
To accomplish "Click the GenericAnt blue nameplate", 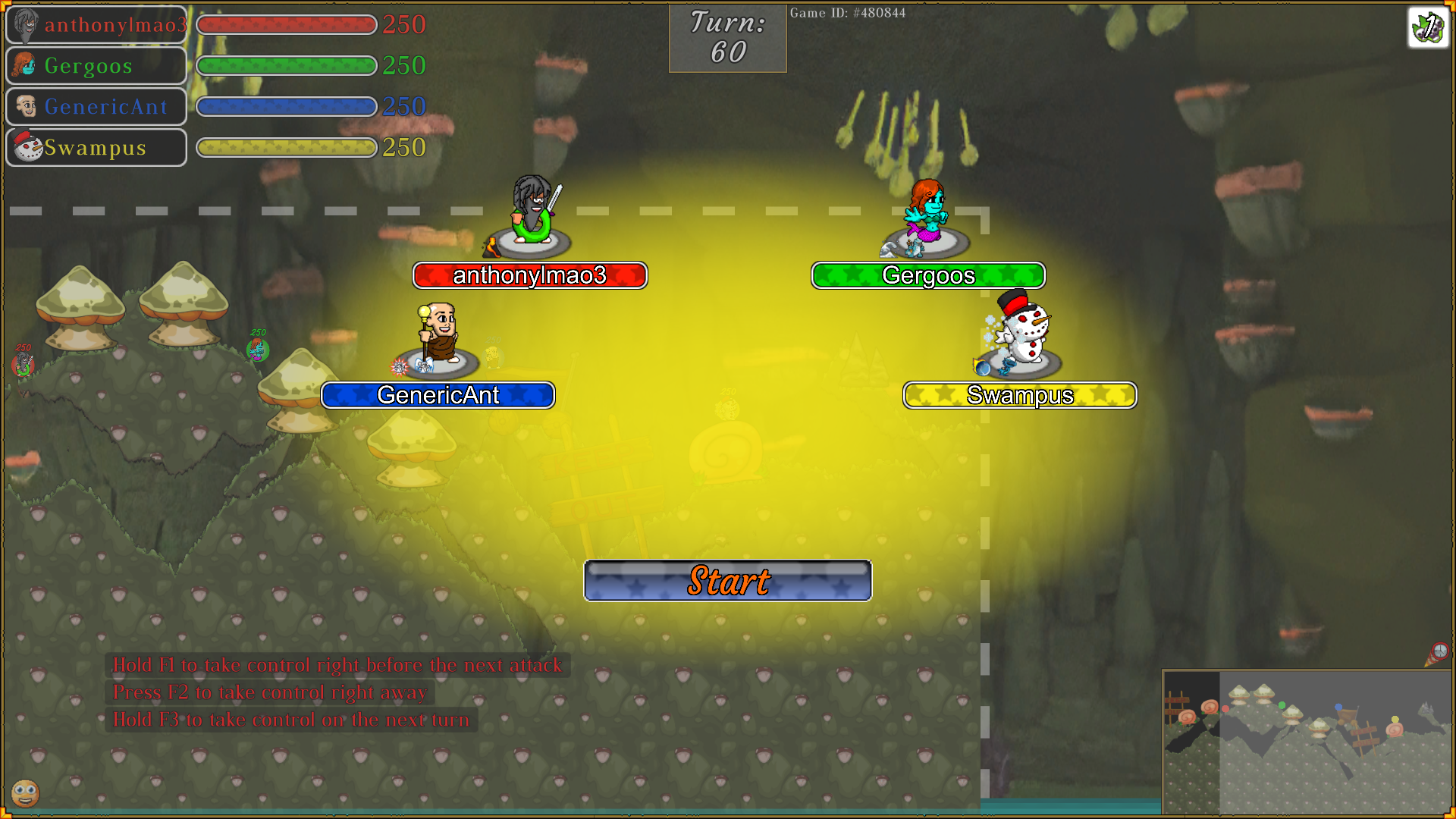I will 438,394.
